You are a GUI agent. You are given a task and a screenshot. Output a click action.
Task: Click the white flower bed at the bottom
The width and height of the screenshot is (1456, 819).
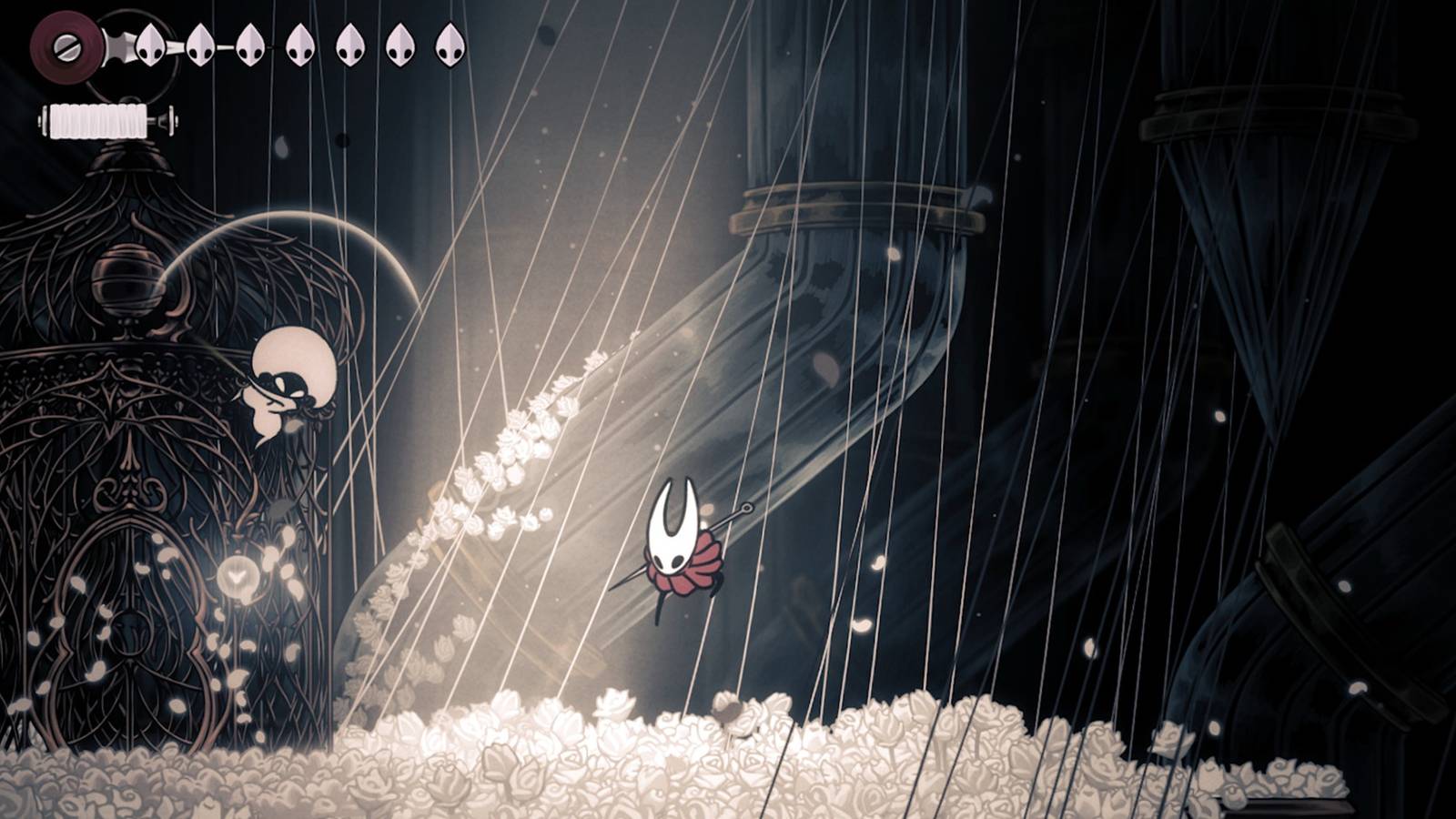point(728,755)
